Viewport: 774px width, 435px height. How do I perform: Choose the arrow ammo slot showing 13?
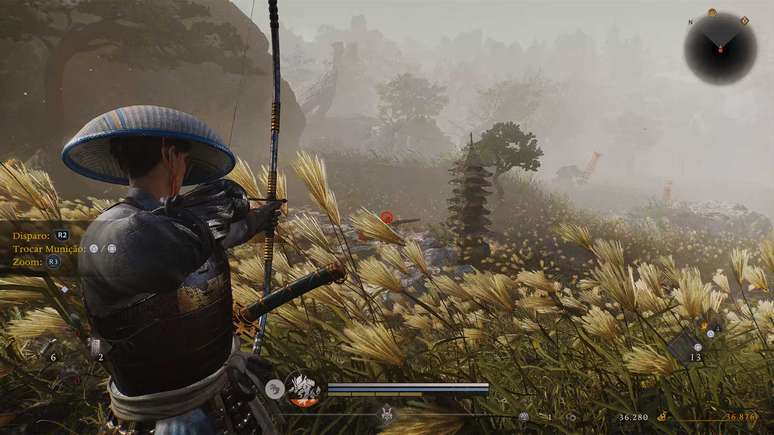tap(690, 345)
